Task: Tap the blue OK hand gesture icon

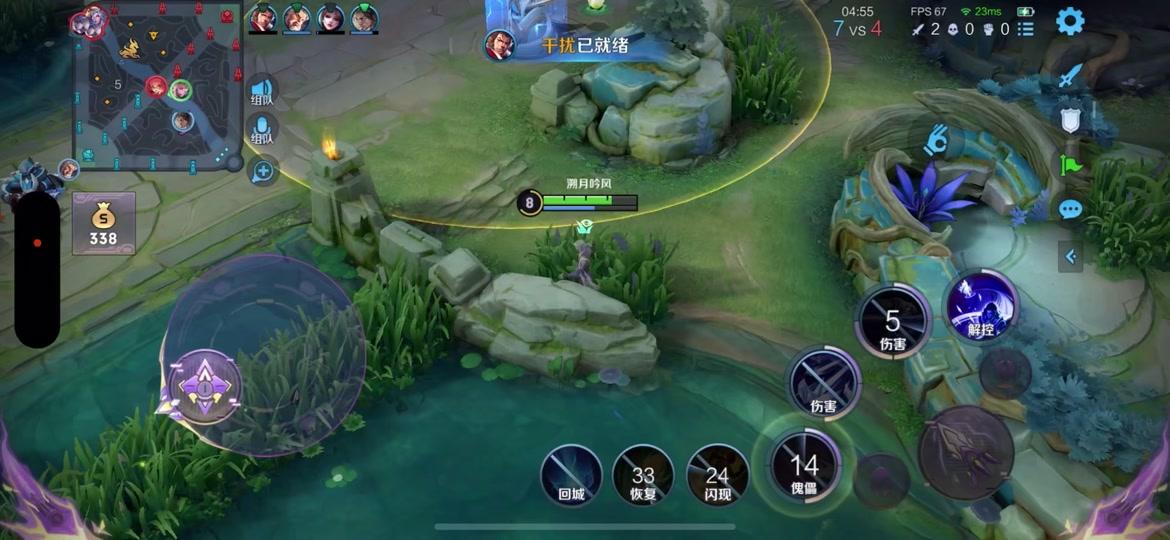Action: click(936, 139)
